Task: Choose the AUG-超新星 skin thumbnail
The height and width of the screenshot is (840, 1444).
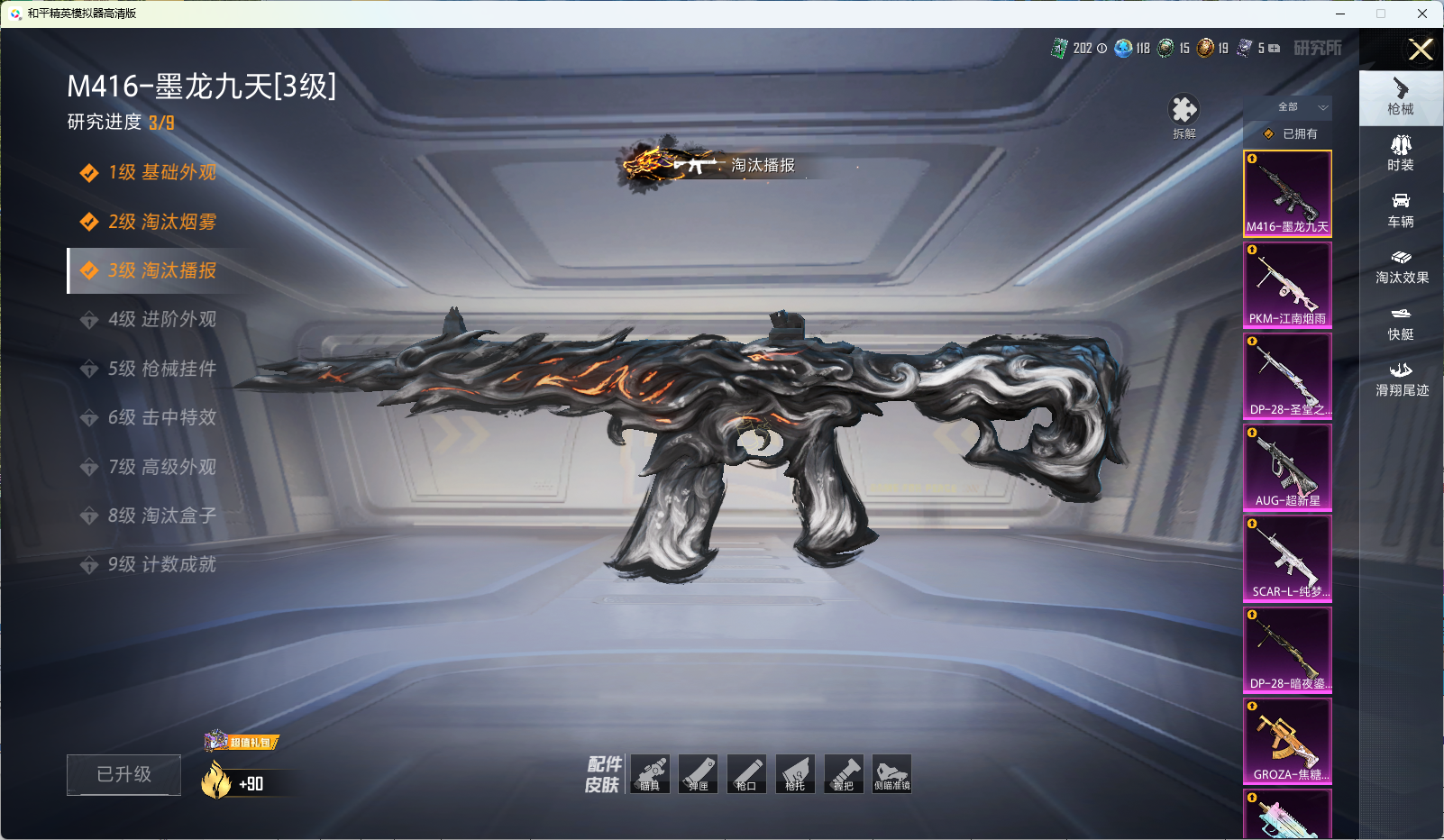Action: pyautogui.click(x=1287, y=468)
